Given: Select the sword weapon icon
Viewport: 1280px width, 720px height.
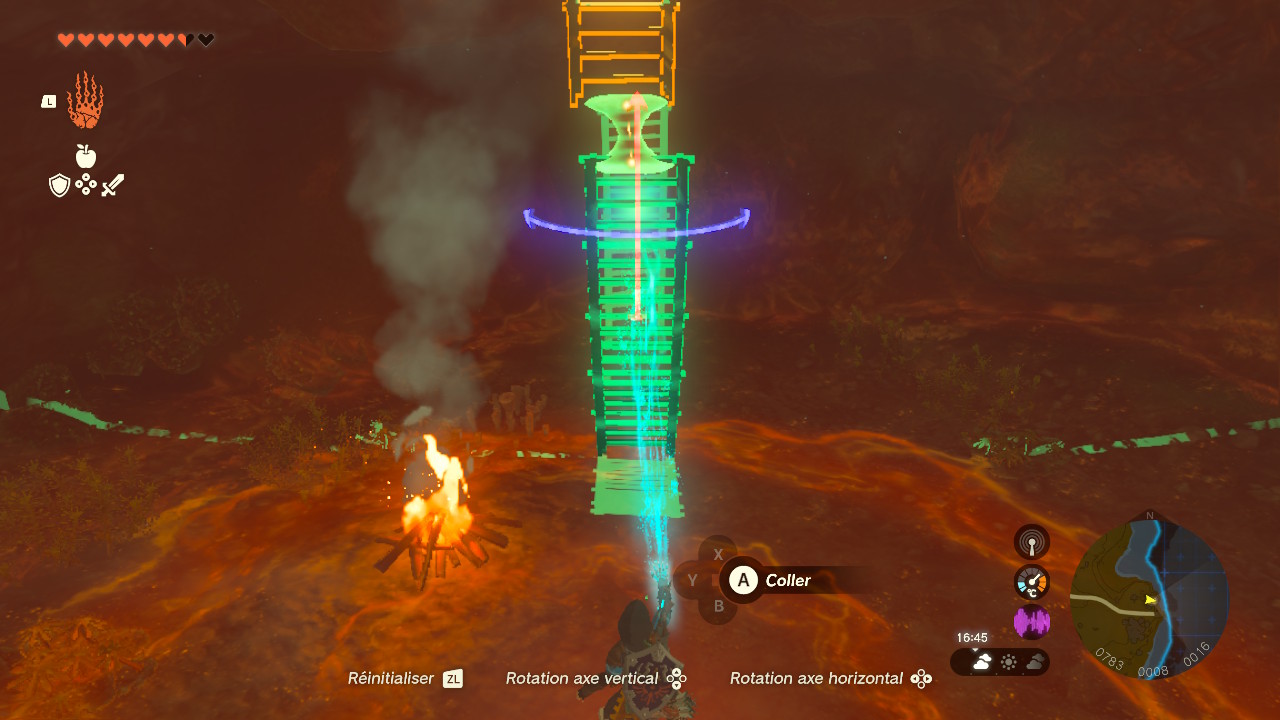Looking at the screenshot, I should (113, 185).
